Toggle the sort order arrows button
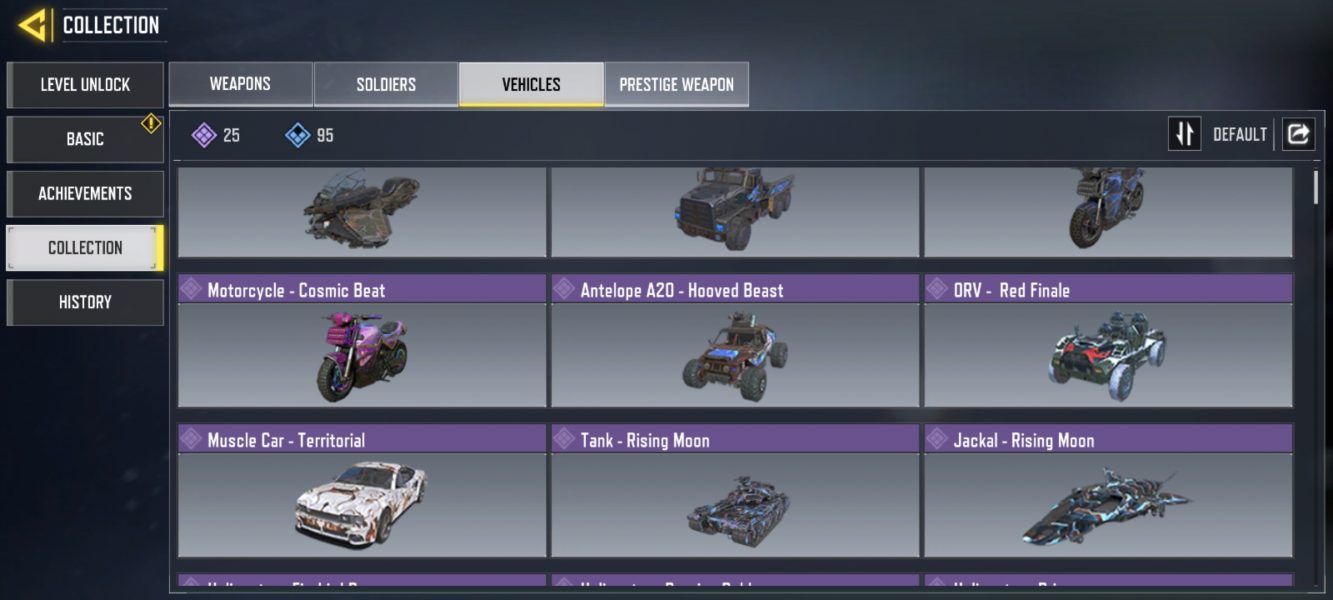The width and height of the screenshot is (1333, 600). click(x=1185, y=134)
